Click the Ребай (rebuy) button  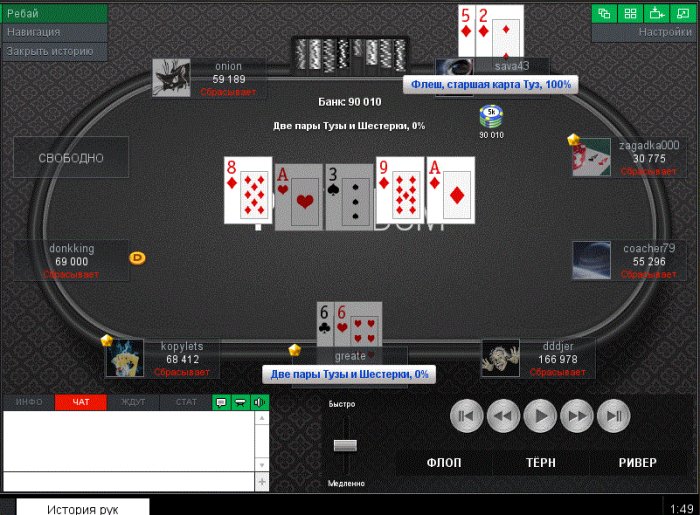pos(54,14)
